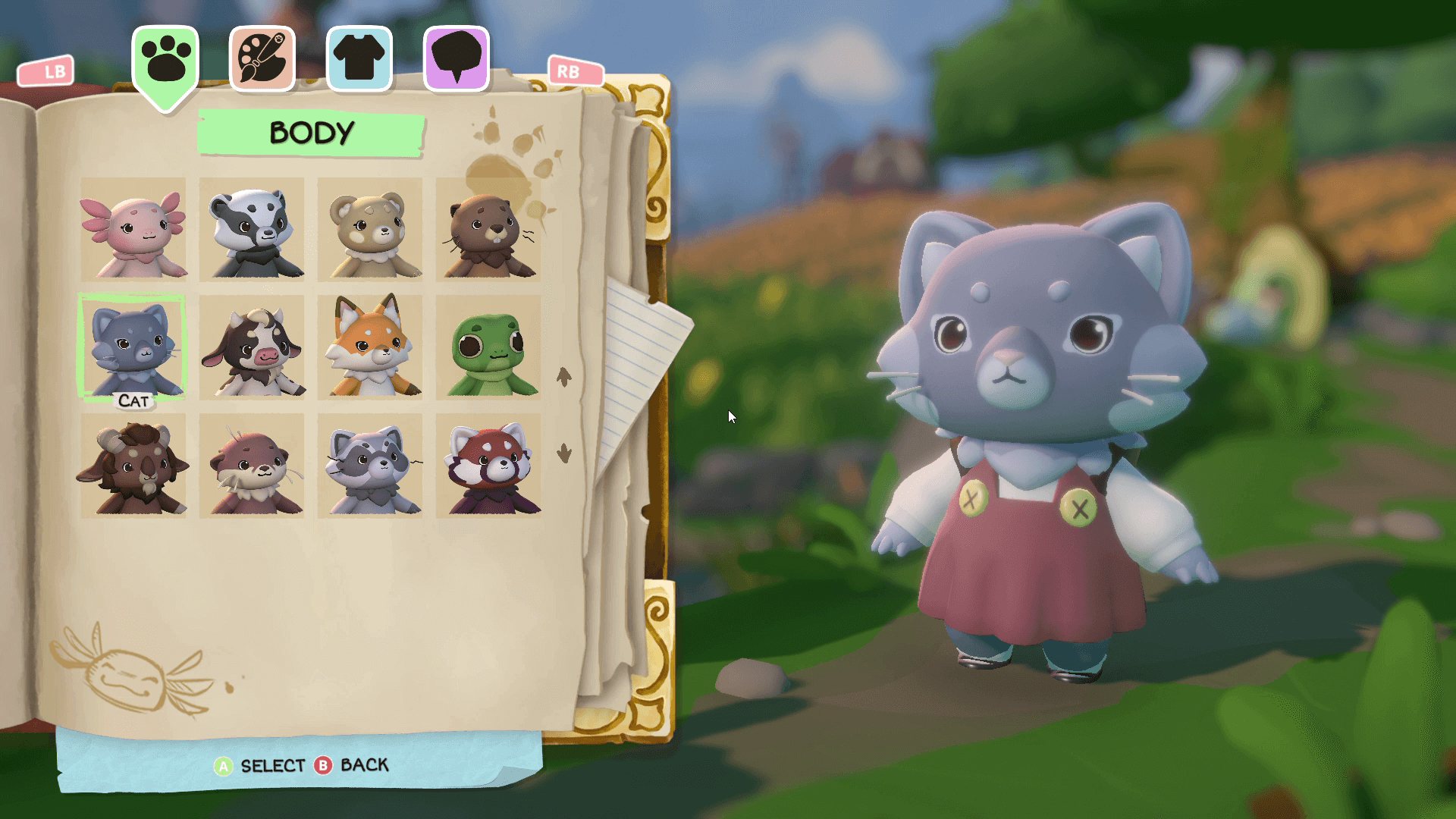
Task: Select the gray raccoon body
Action: tap(370, 466)
